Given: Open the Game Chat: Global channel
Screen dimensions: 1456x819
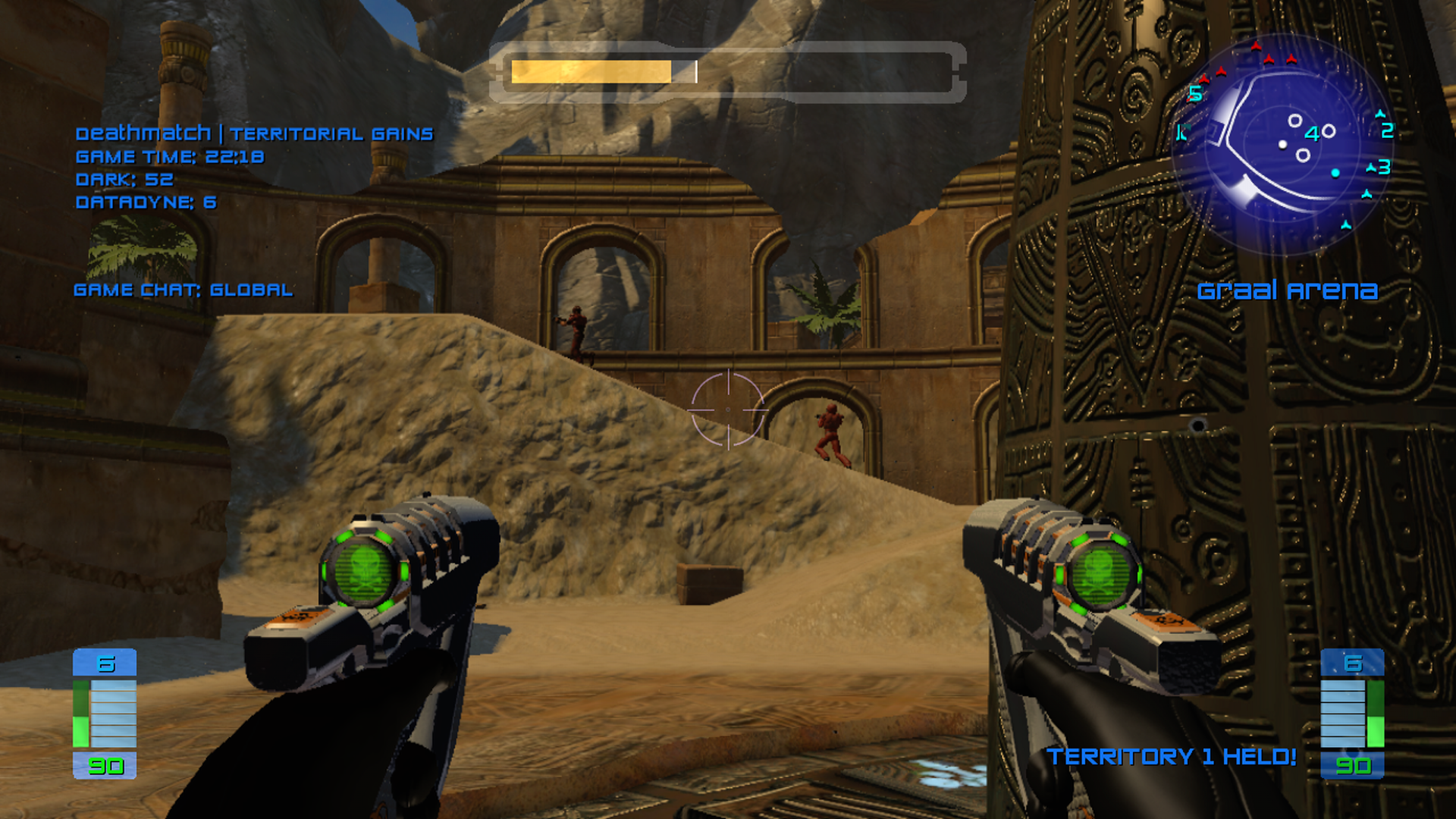Looking at the screenshot, I should pyautogui.click(x=183, y=290).
